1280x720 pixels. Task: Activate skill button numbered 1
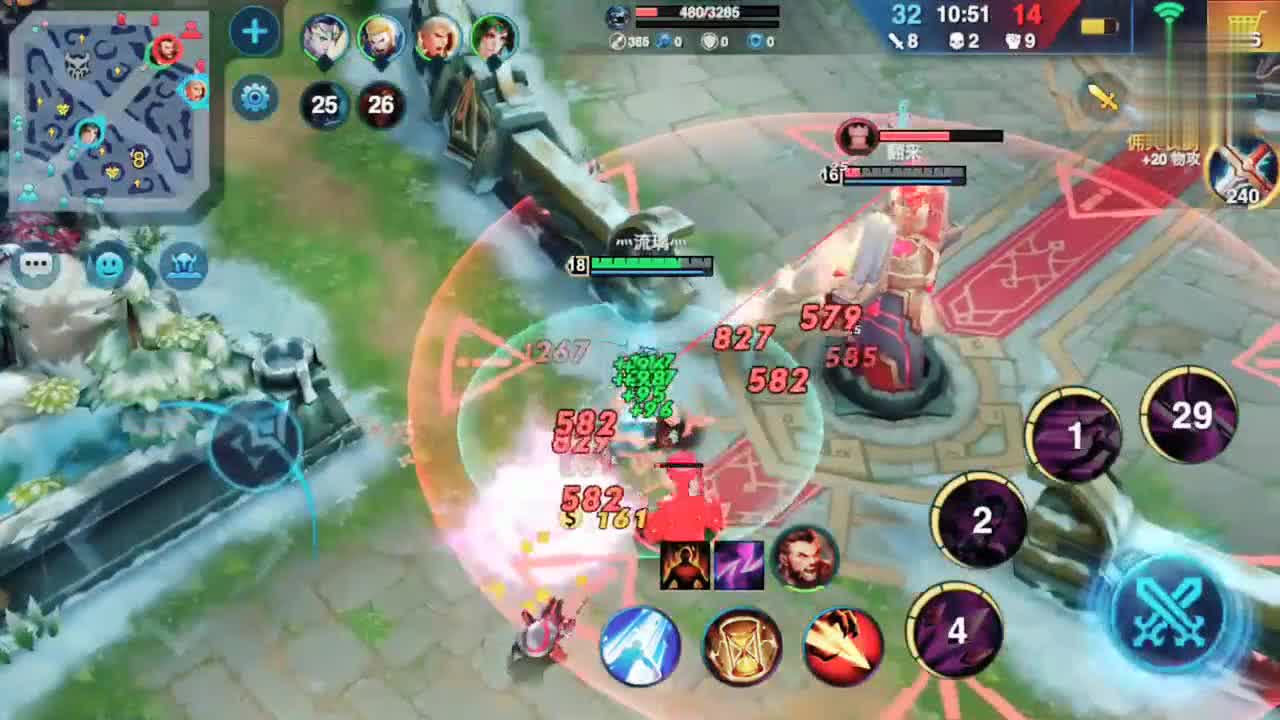point(1074,436)
